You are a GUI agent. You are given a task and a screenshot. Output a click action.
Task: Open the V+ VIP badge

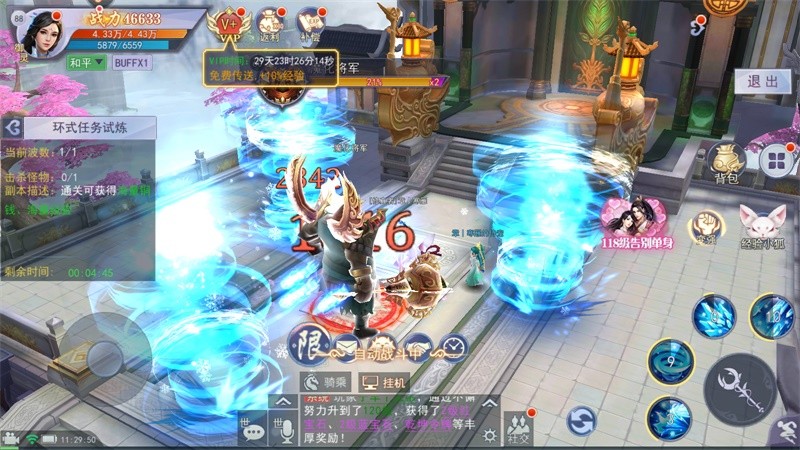(229, 24)
